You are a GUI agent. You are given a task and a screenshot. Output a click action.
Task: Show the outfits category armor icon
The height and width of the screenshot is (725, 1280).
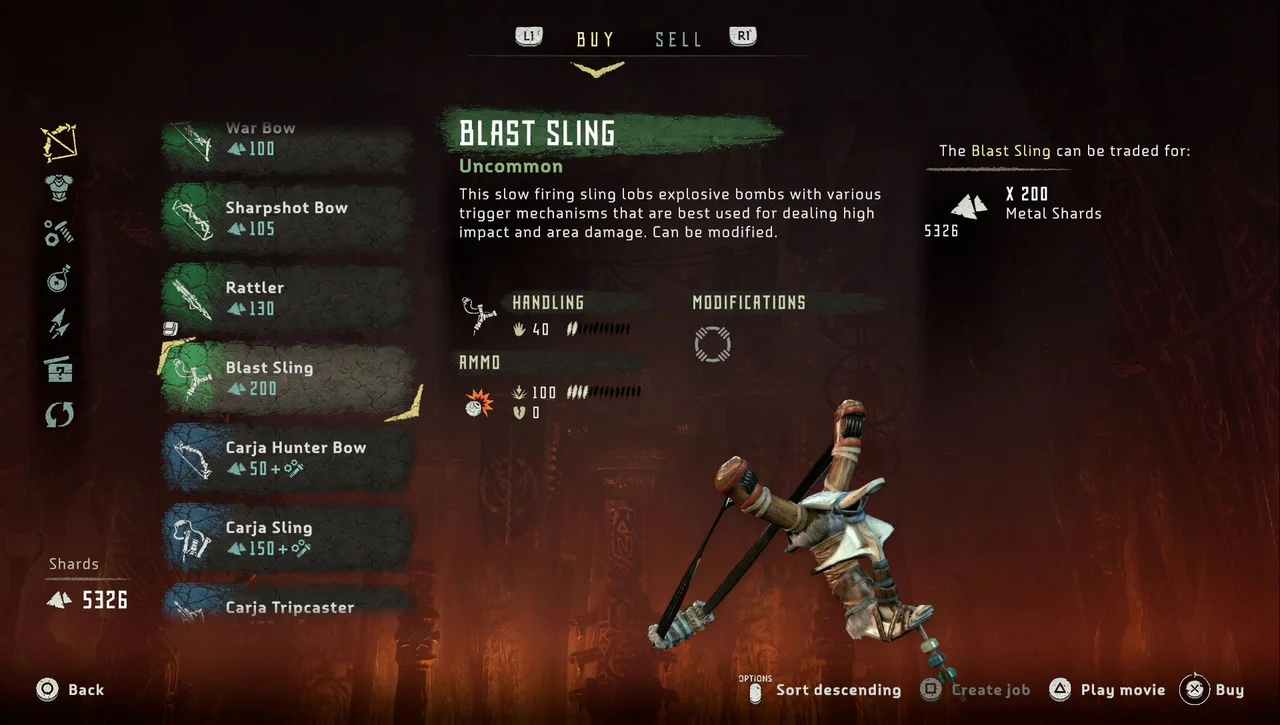click(x=59, y=188)
